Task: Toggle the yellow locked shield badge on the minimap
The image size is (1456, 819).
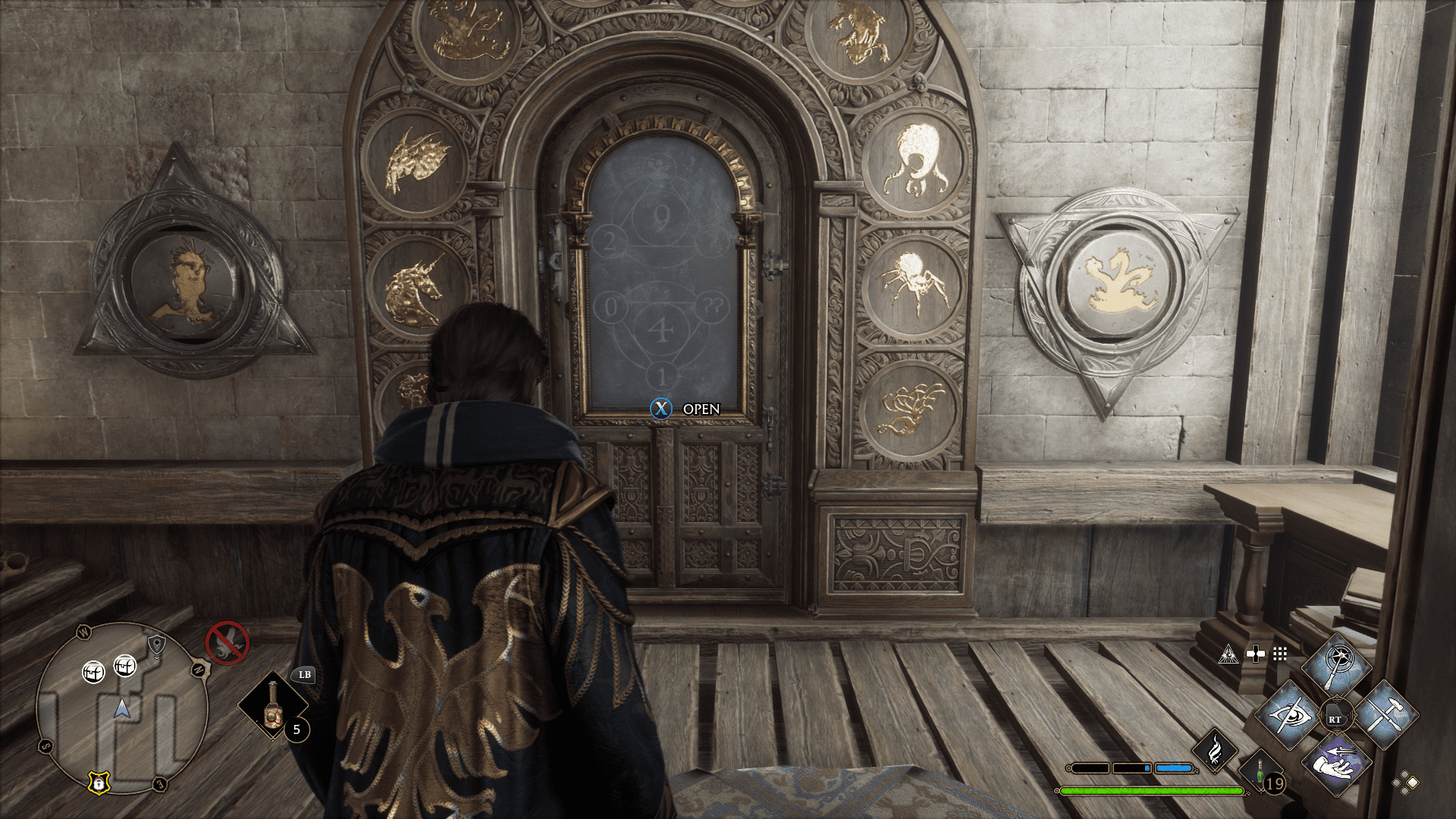Action: click(x=99, y=783)
